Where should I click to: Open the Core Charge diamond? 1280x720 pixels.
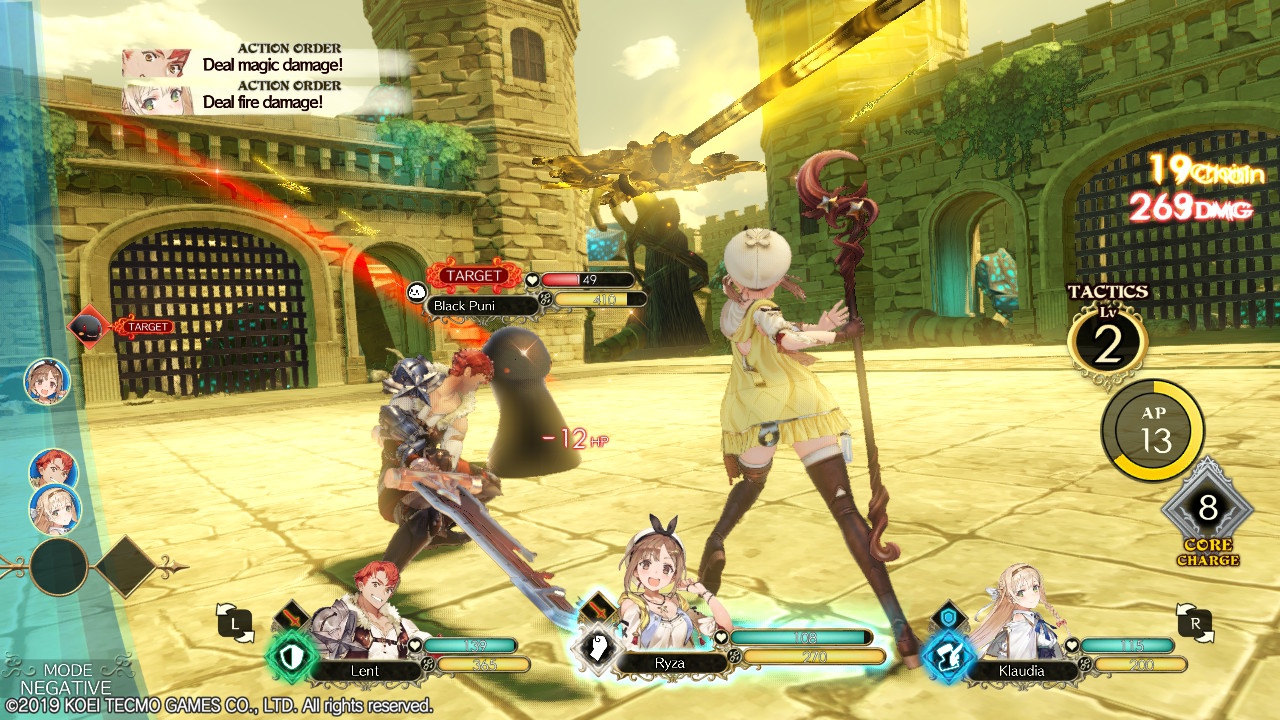1207,510
